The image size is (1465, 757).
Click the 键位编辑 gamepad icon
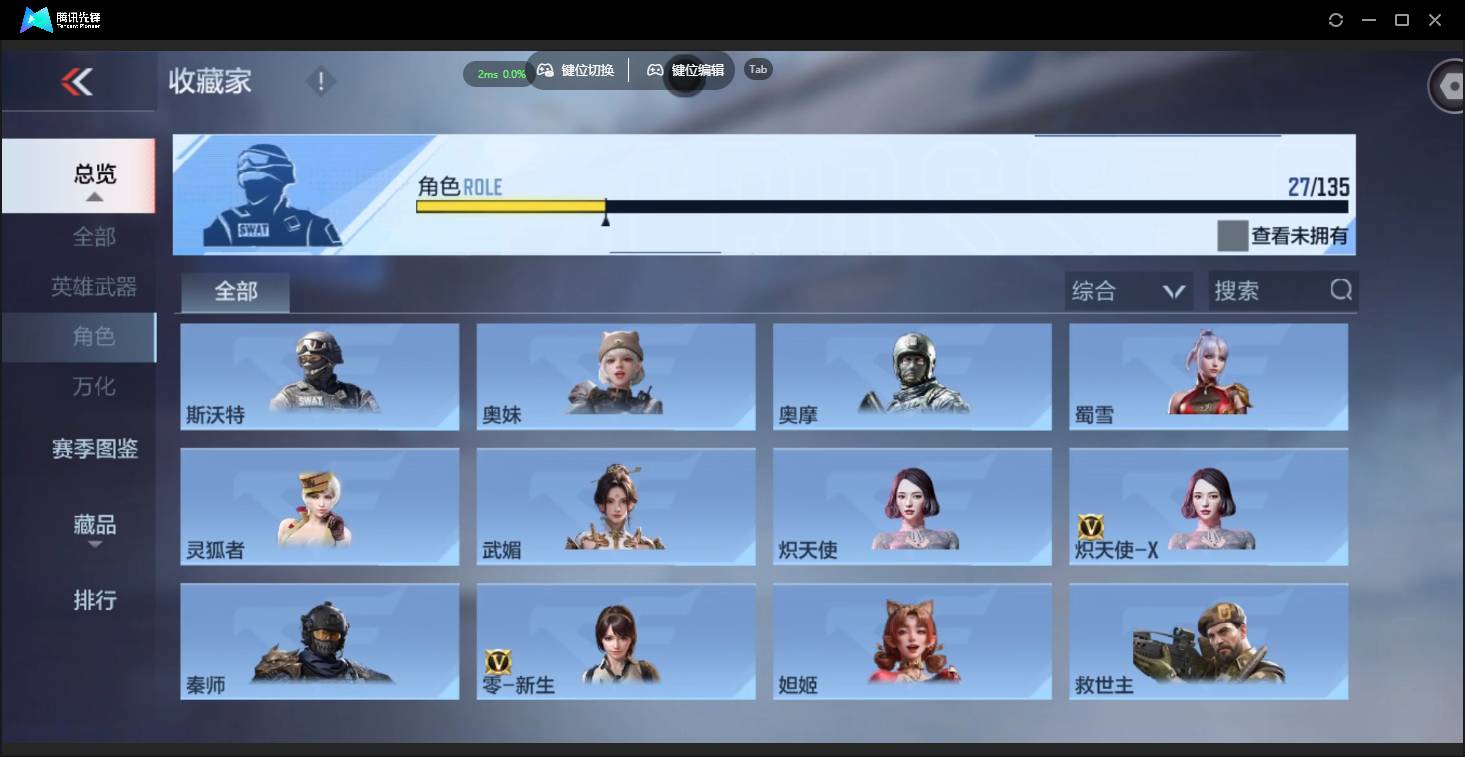(655, 70)
